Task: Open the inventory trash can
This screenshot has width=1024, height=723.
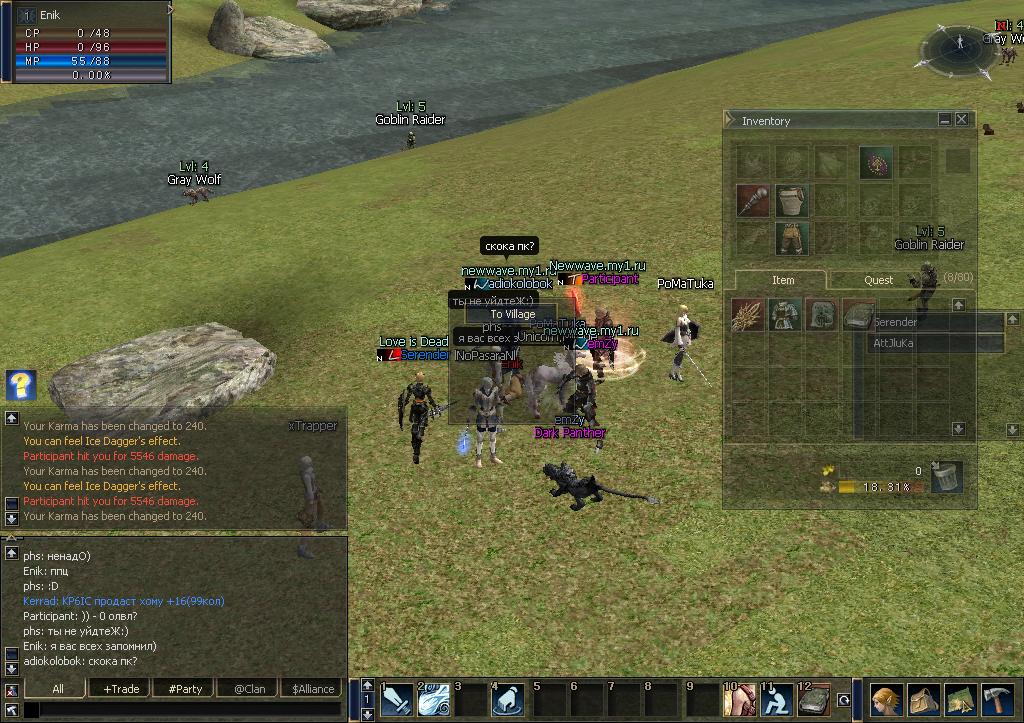Action: [946, 477]
